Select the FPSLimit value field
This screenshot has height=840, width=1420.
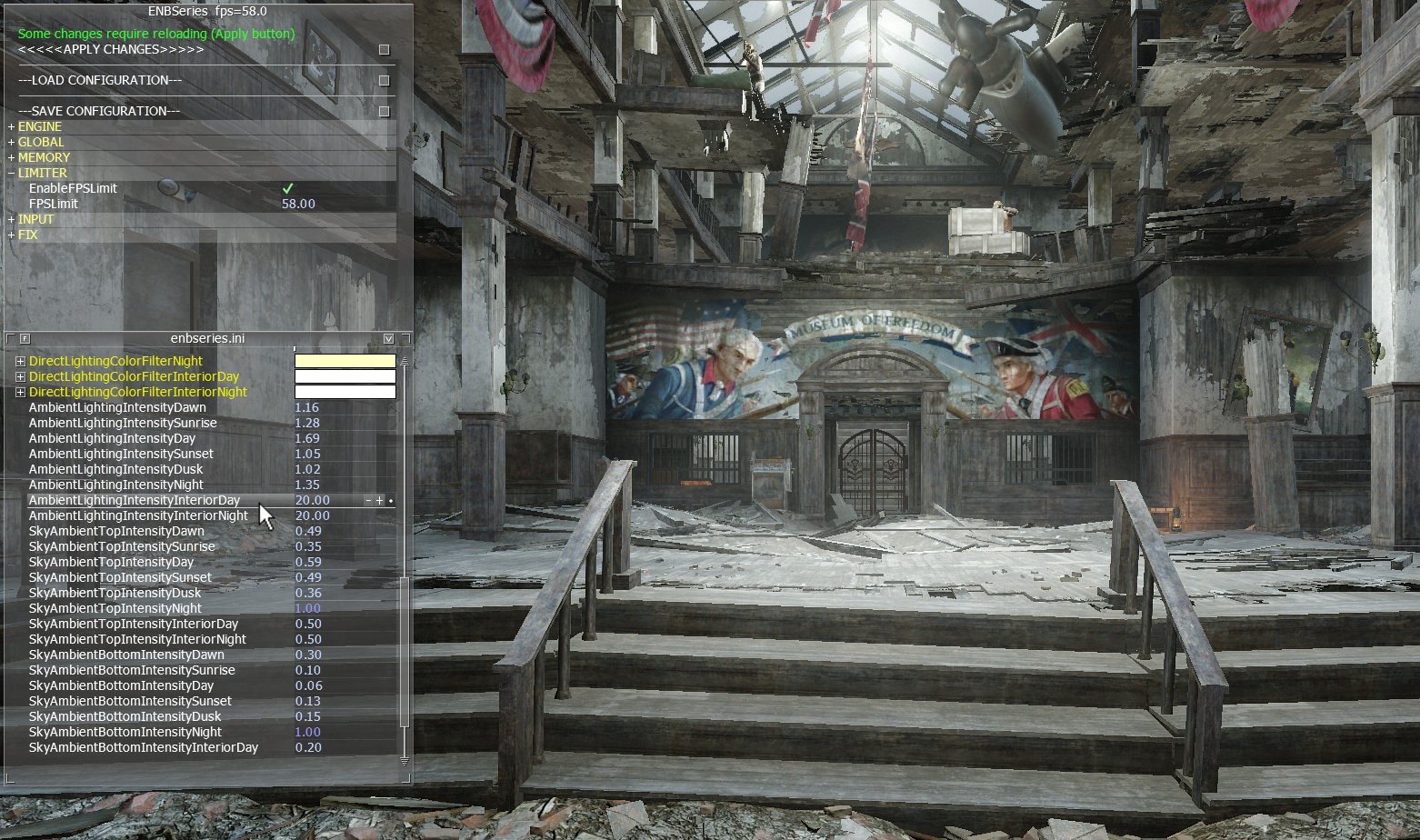pyautogui.click(x=299, y=205)
